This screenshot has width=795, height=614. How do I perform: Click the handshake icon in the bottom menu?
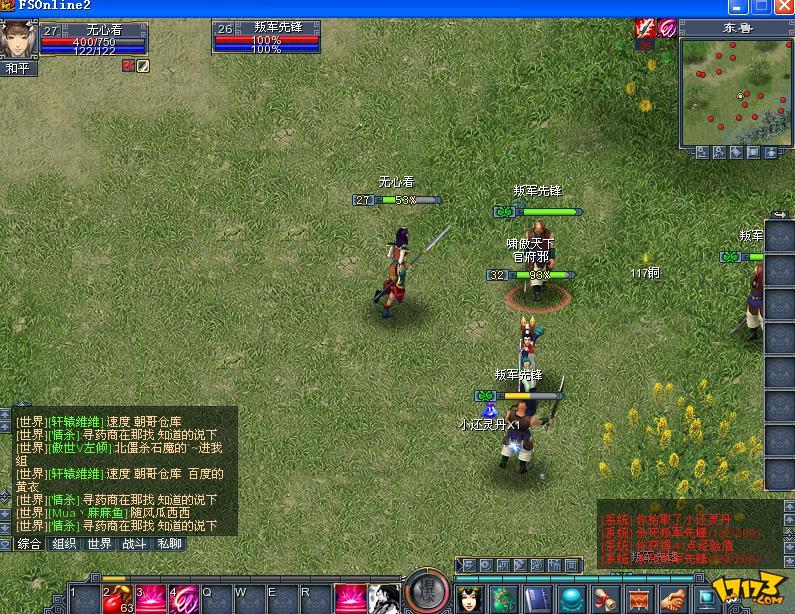(x=675, y=598)
